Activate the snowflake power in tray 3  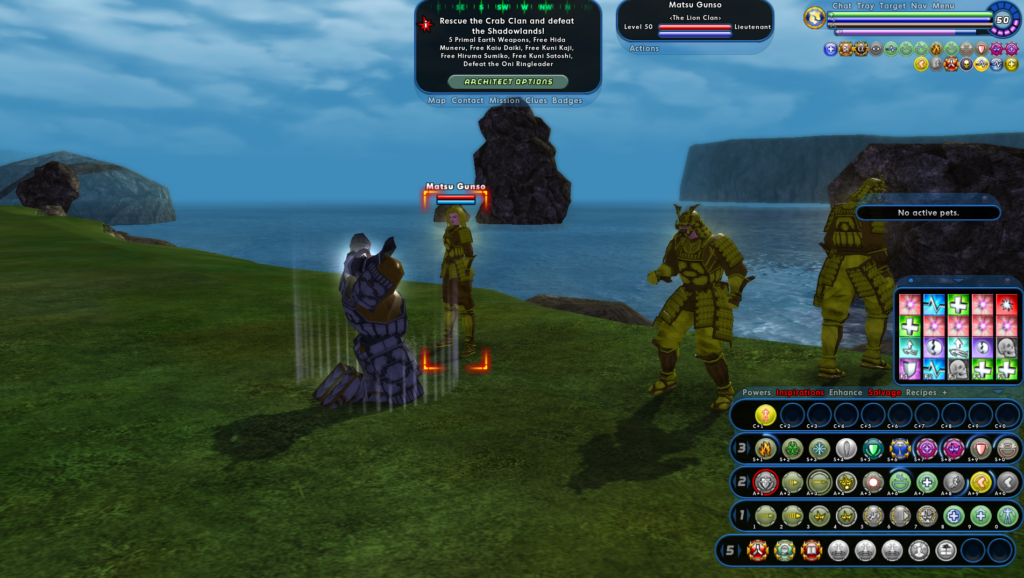[x=820, y=448]
